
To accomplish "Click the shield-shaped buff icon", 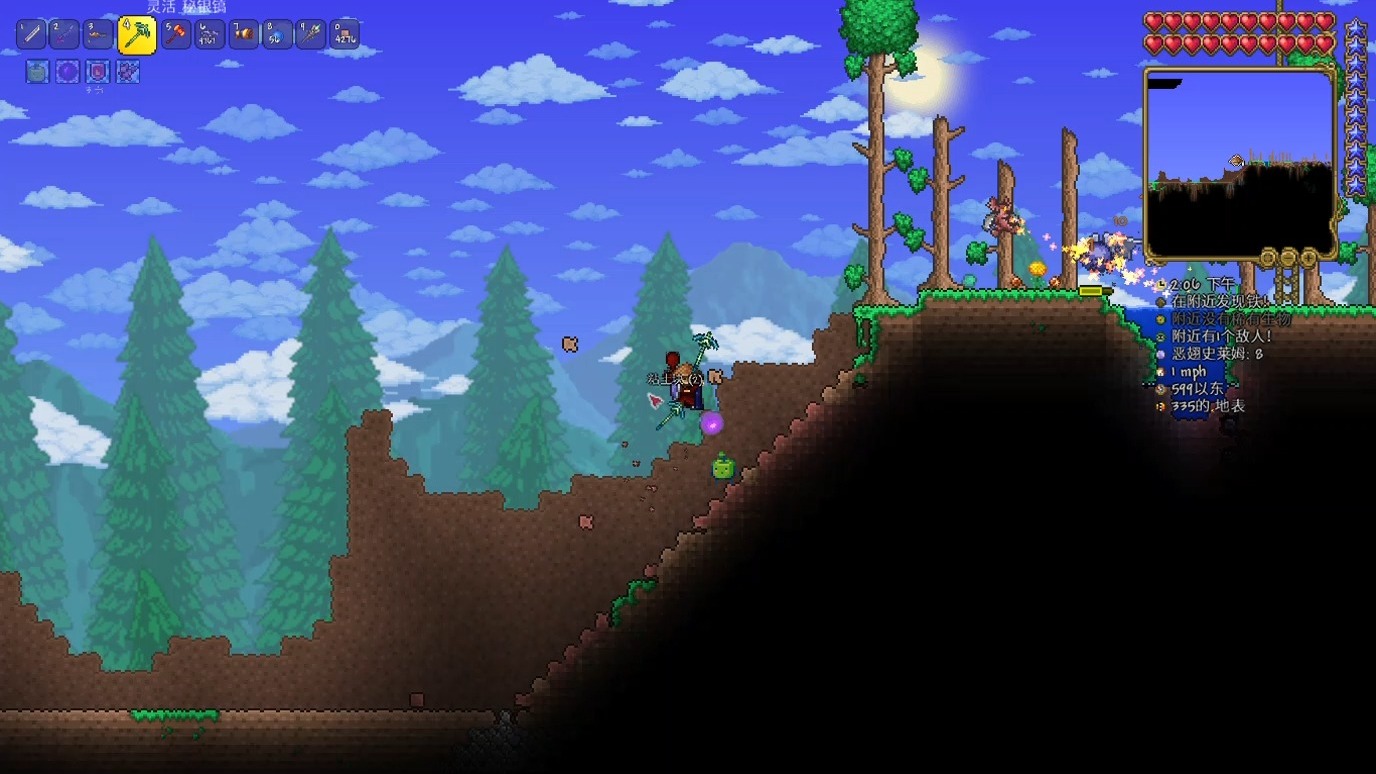I will click(97, 72).
